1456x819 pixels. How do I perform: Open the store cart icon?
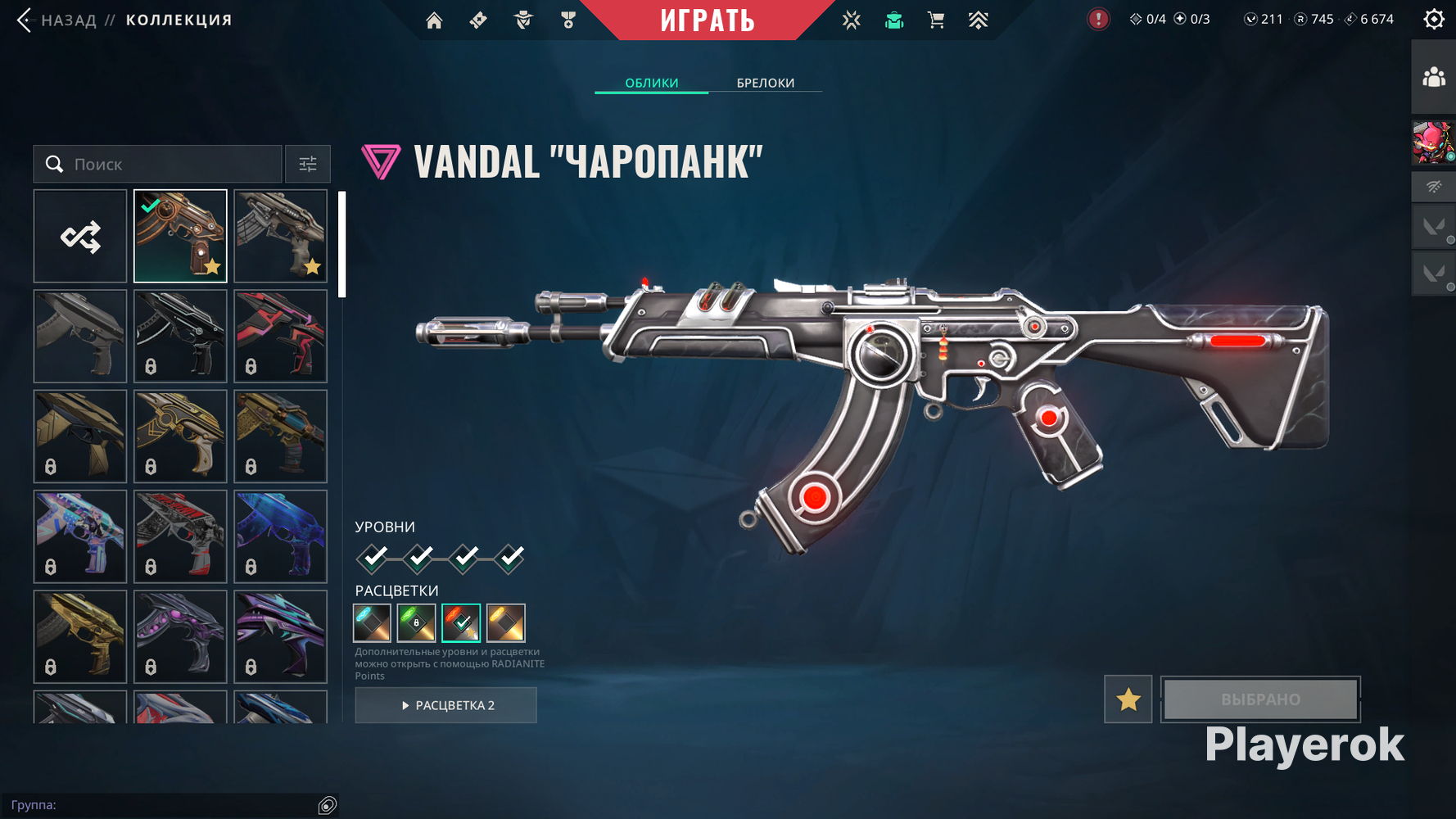coord(936,20)
